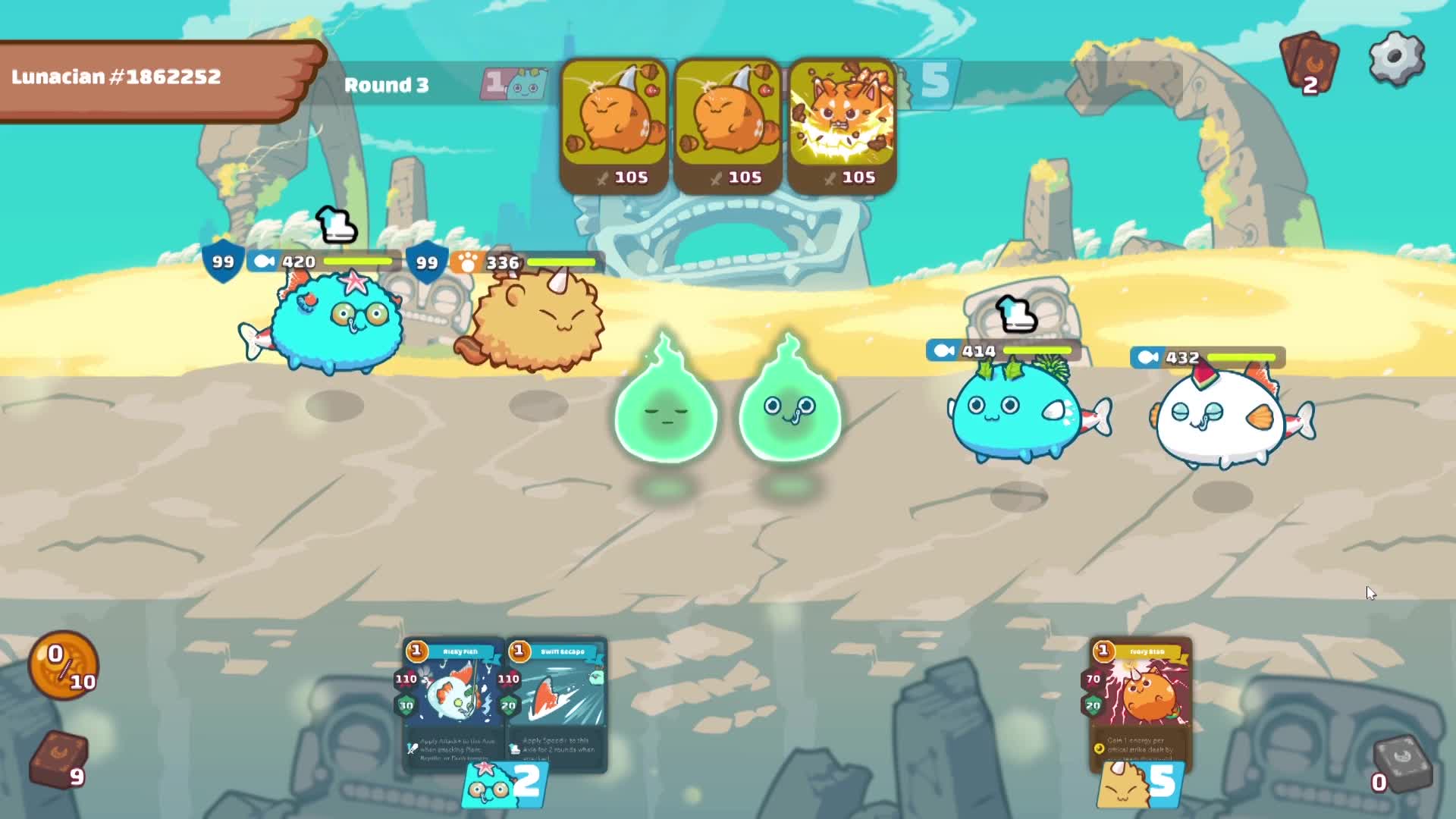
Task: Click the glowing yellow 105 cat attack card
Action: (x=842, y=121)
